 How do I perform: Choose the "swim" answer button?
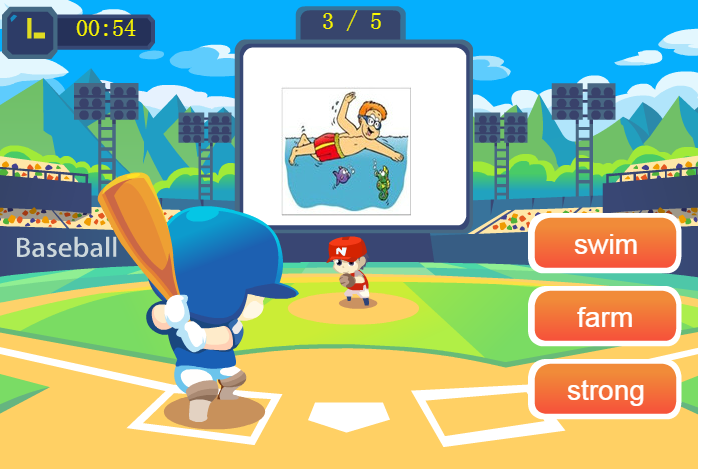pos(605,244)
